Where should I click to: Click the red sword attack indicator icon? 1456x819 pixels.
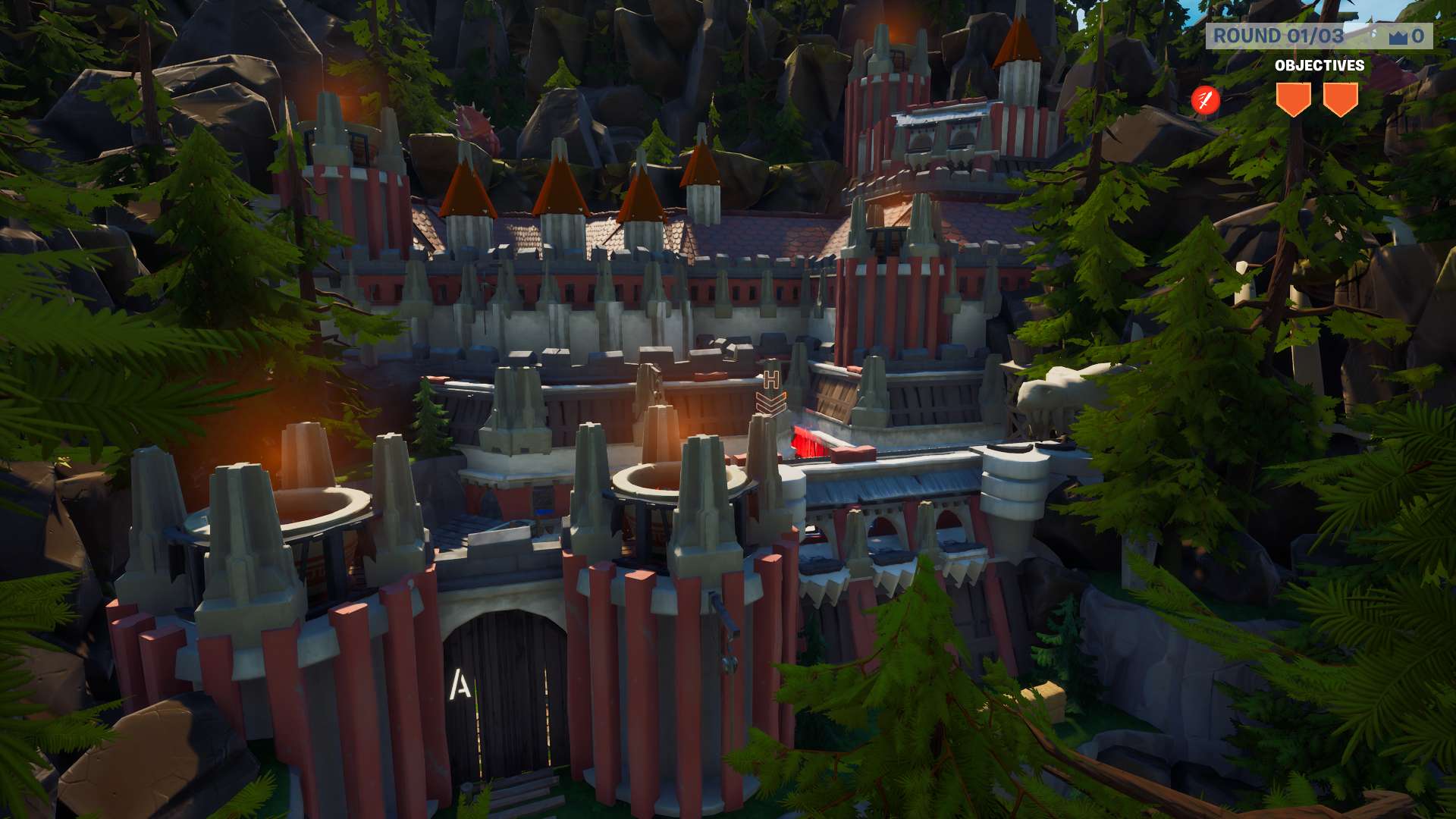coord(1204,99)
